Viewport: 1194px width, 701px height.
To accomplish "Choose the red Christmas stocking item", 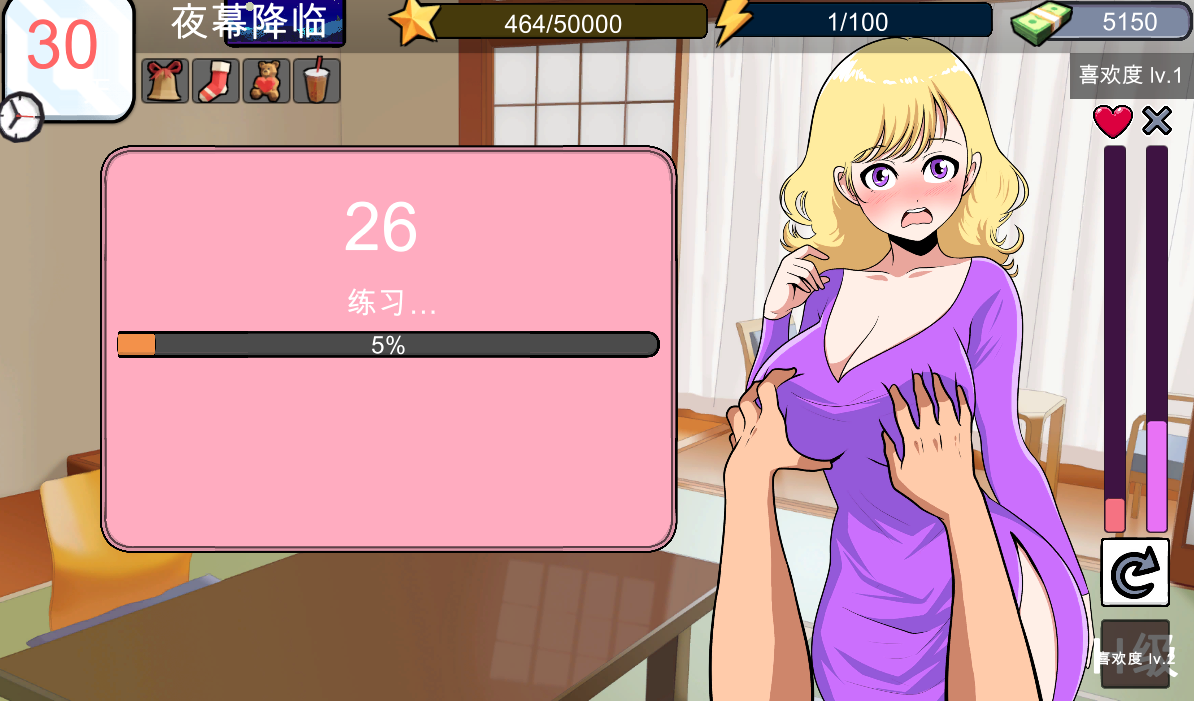I will point(215,81).
